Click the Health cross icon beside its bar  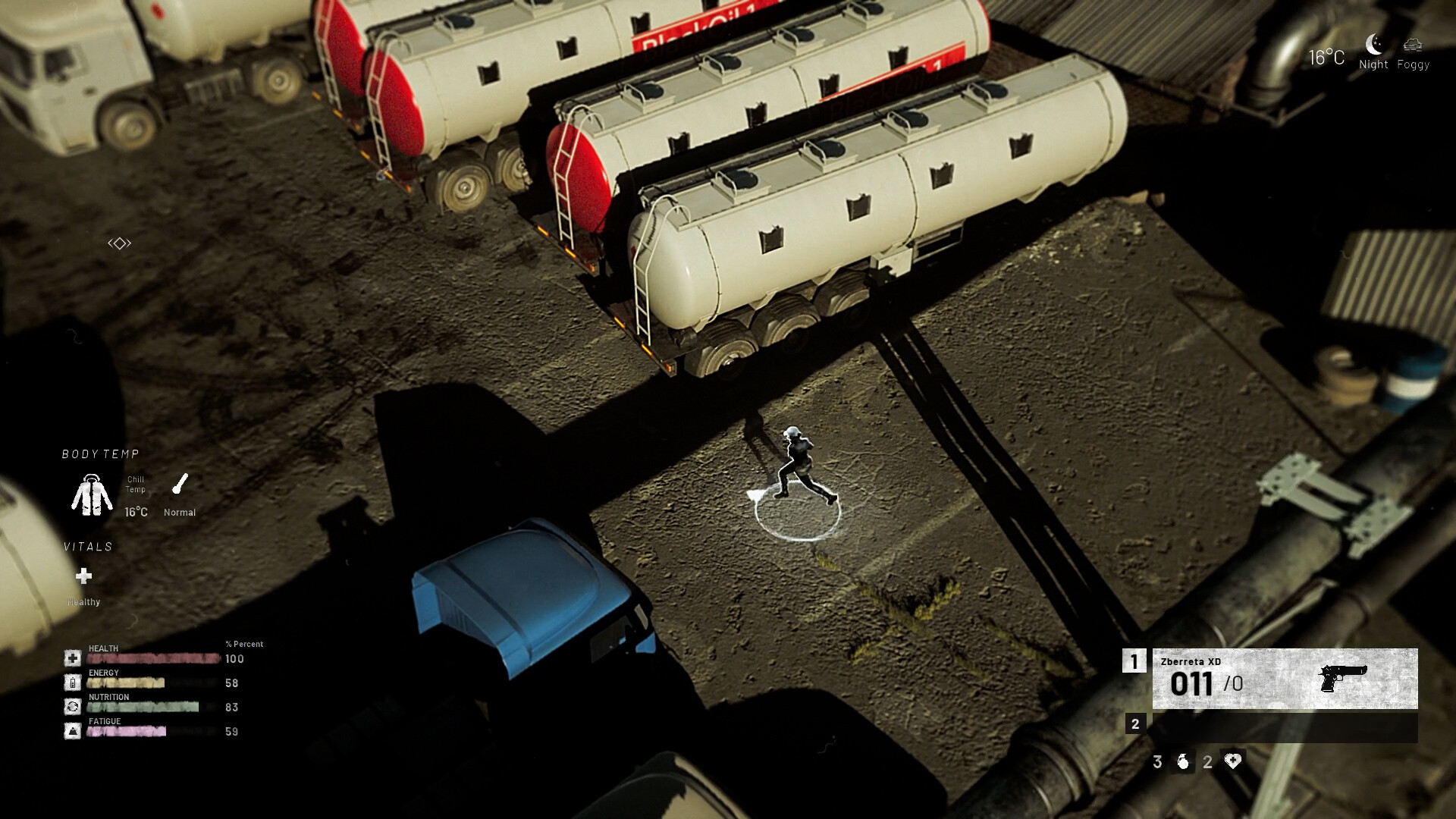click(72, 657)
